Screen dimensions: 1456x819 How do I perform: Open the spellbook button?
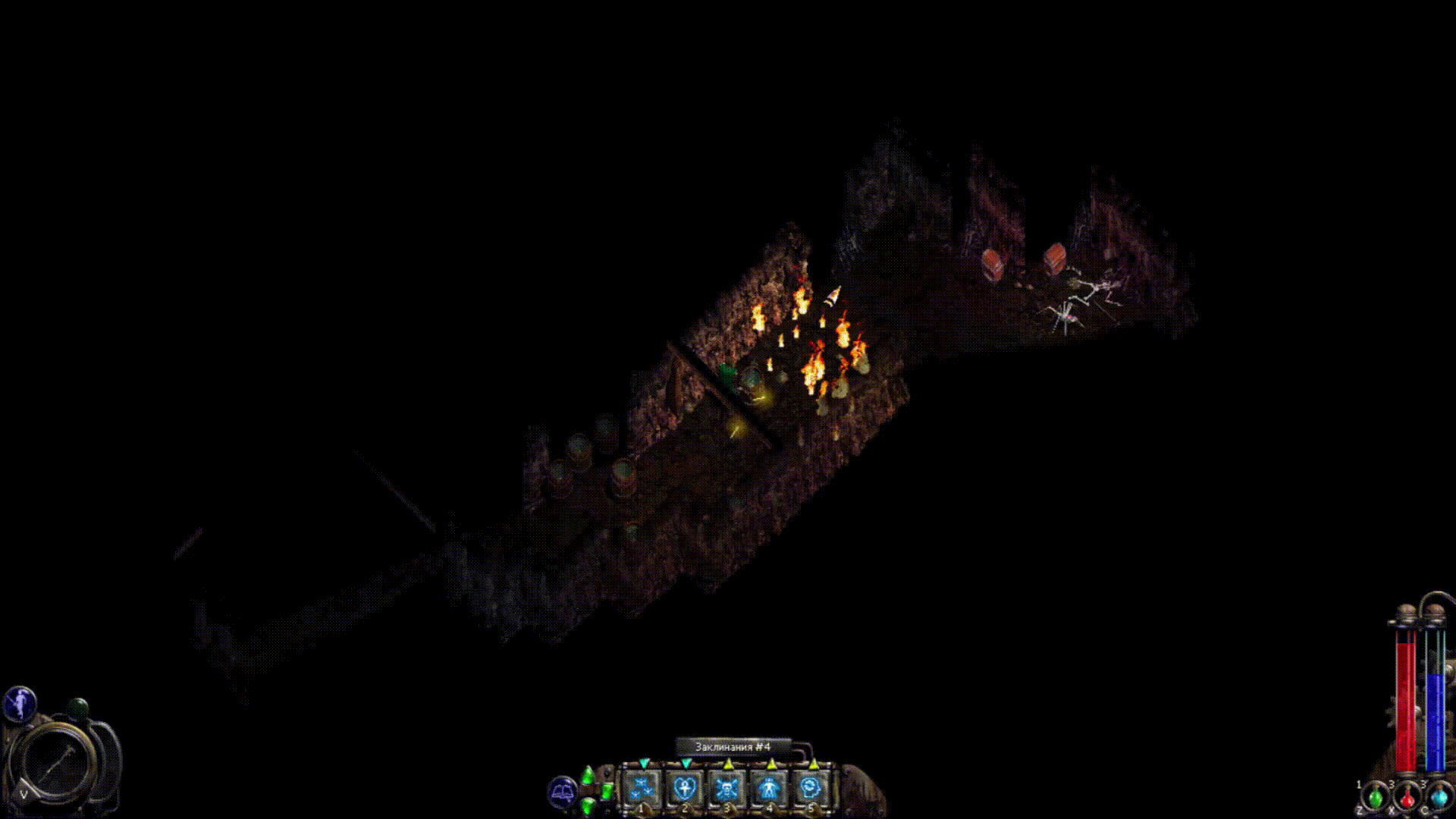[x=562, y=792]
